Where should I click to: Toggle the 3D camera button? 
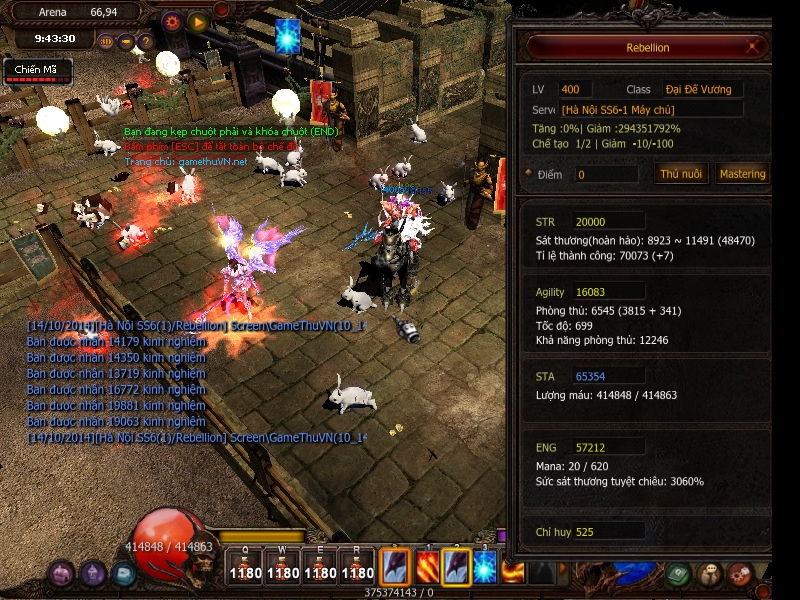click(x=107, y=42)
